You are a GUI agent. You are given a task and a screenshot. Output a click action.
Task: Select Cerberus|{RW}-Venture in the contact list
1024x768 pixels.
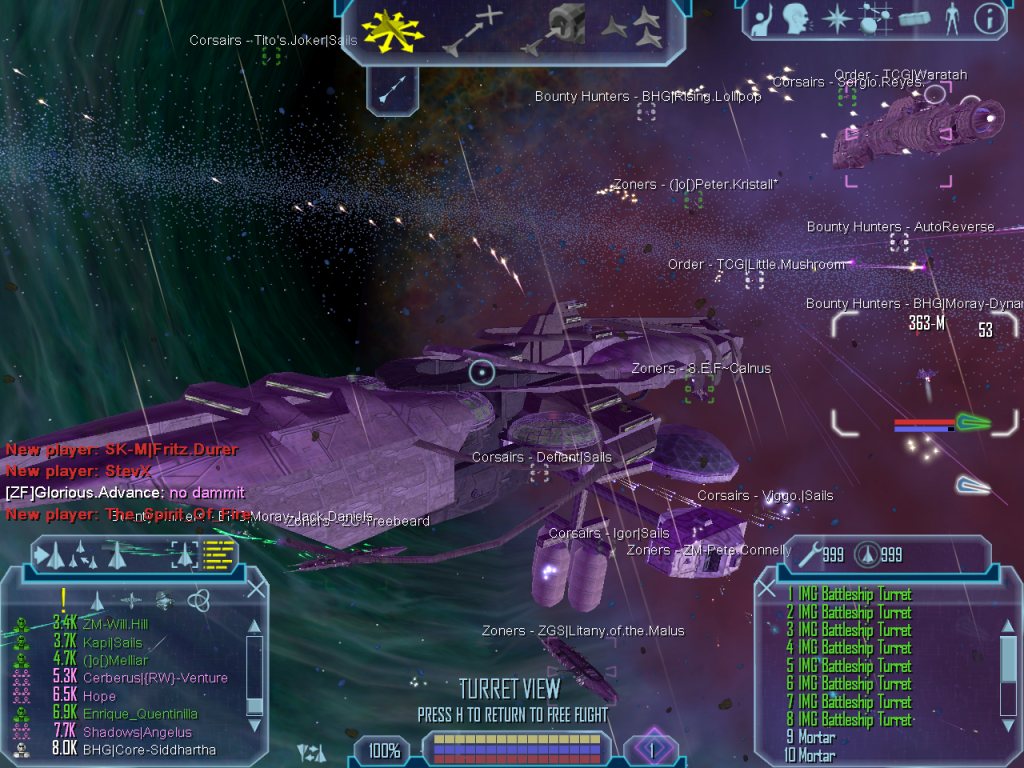tap(155, 678)
